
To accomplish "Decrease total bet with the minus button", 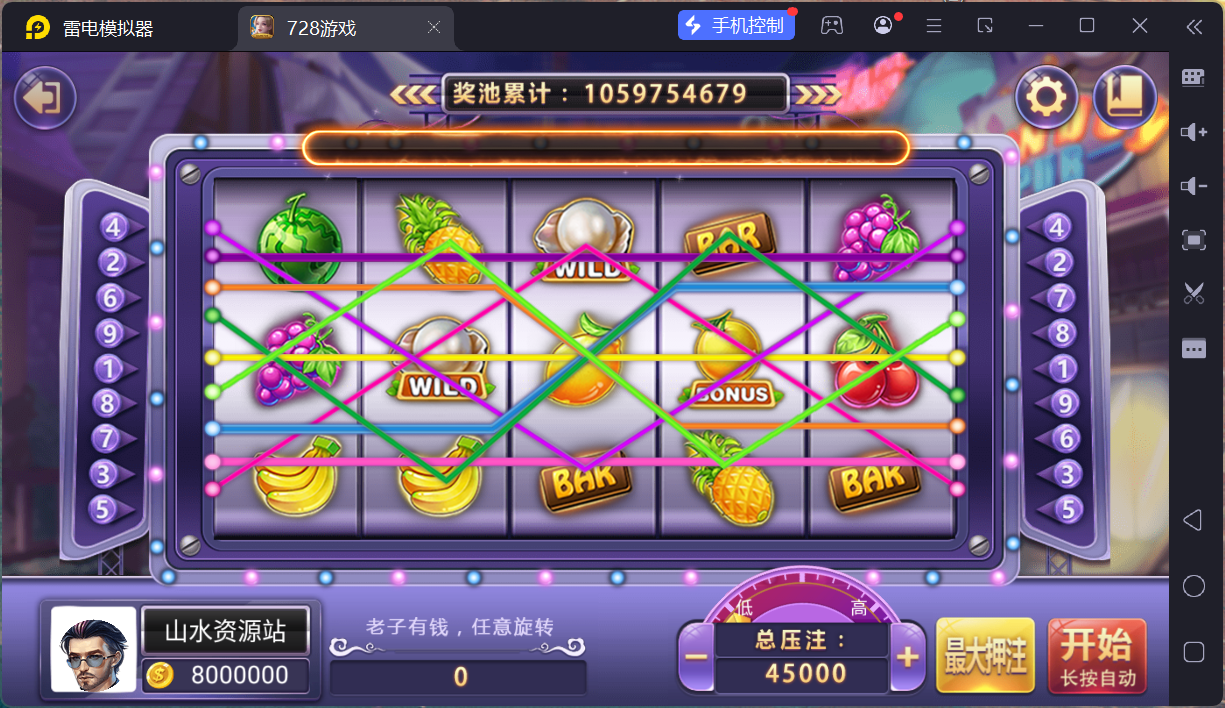I will click(x=697, y=657).
